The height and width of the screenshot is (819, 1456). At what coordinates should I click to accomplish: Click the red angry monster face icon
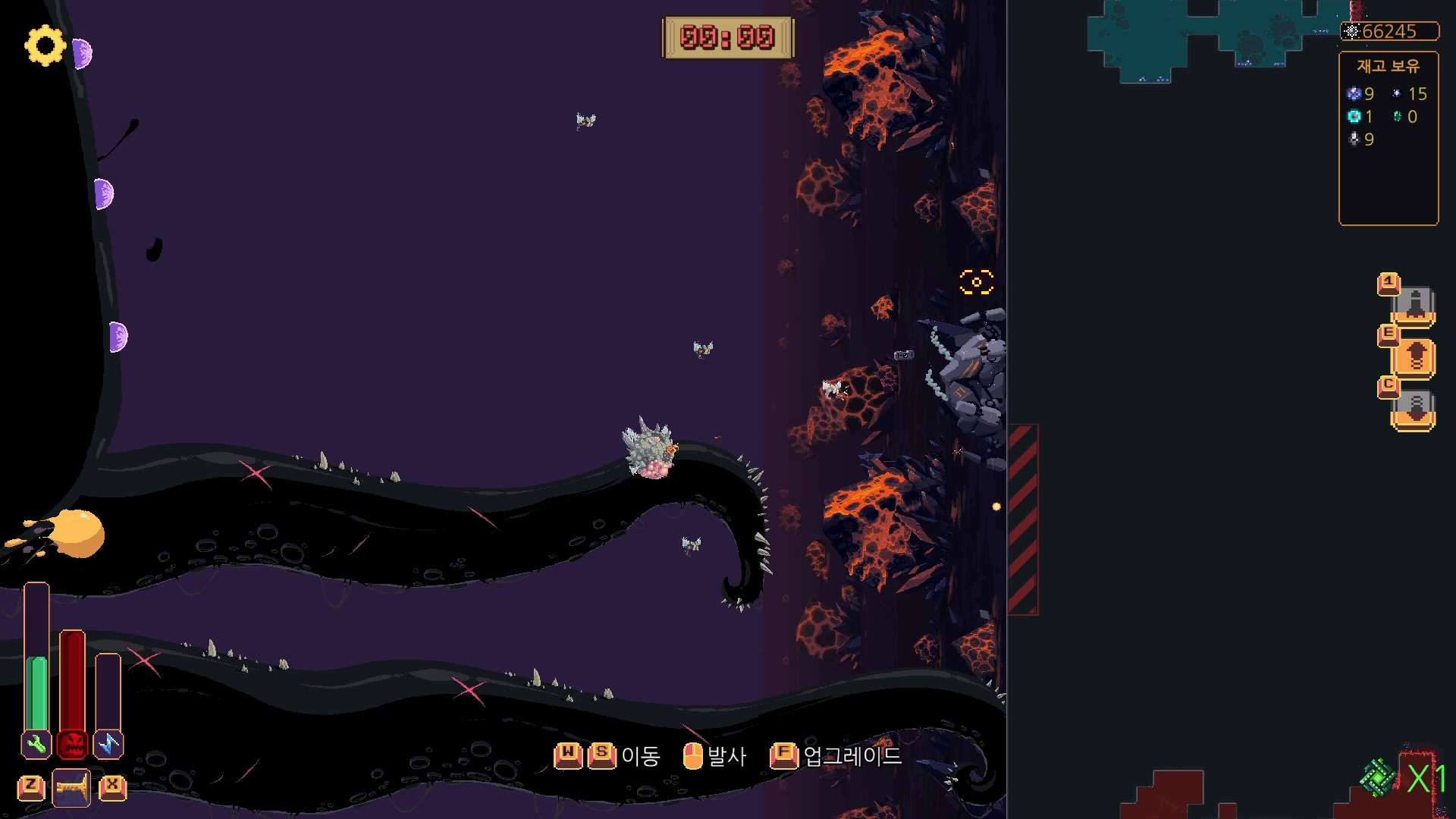(73, 745)
